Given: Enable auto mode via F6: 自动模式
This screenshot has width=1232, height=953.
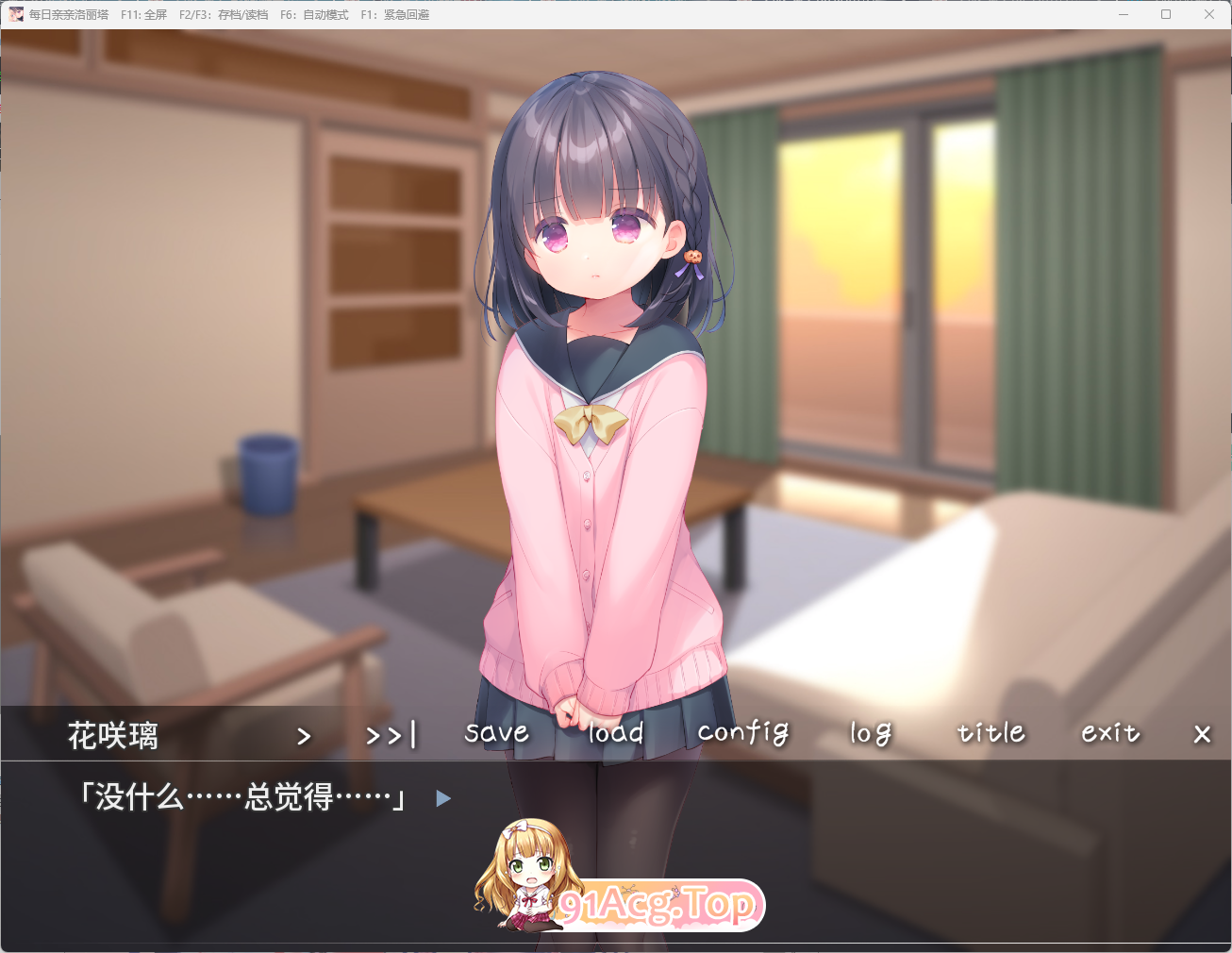Looking at the screenshot, I should (315, 14).
